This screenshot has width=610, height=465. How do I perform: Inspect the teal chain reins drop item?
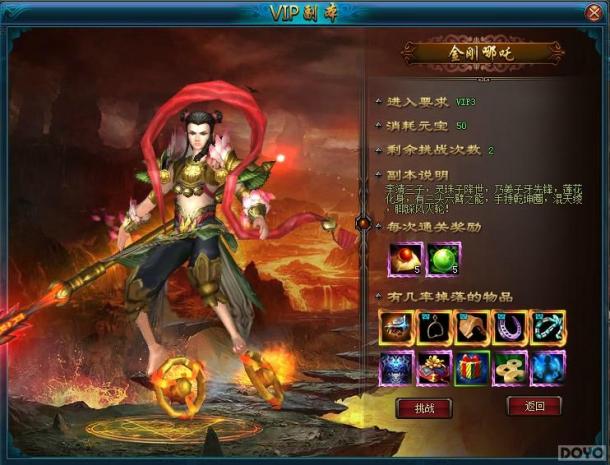(548, 328)
